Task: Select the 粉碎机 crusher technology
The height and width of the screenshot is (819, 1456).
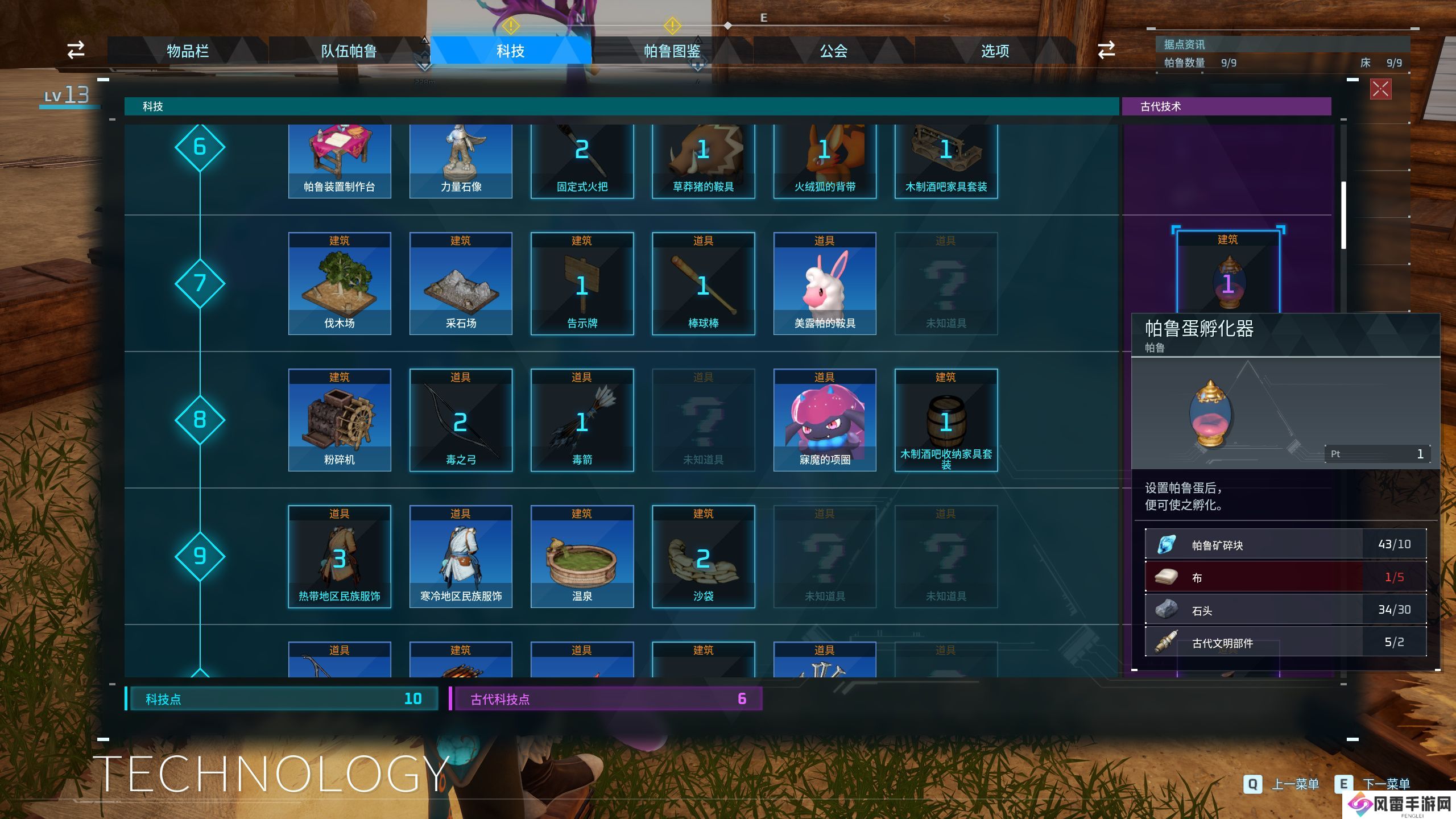Action: click(x=340, y=420)
